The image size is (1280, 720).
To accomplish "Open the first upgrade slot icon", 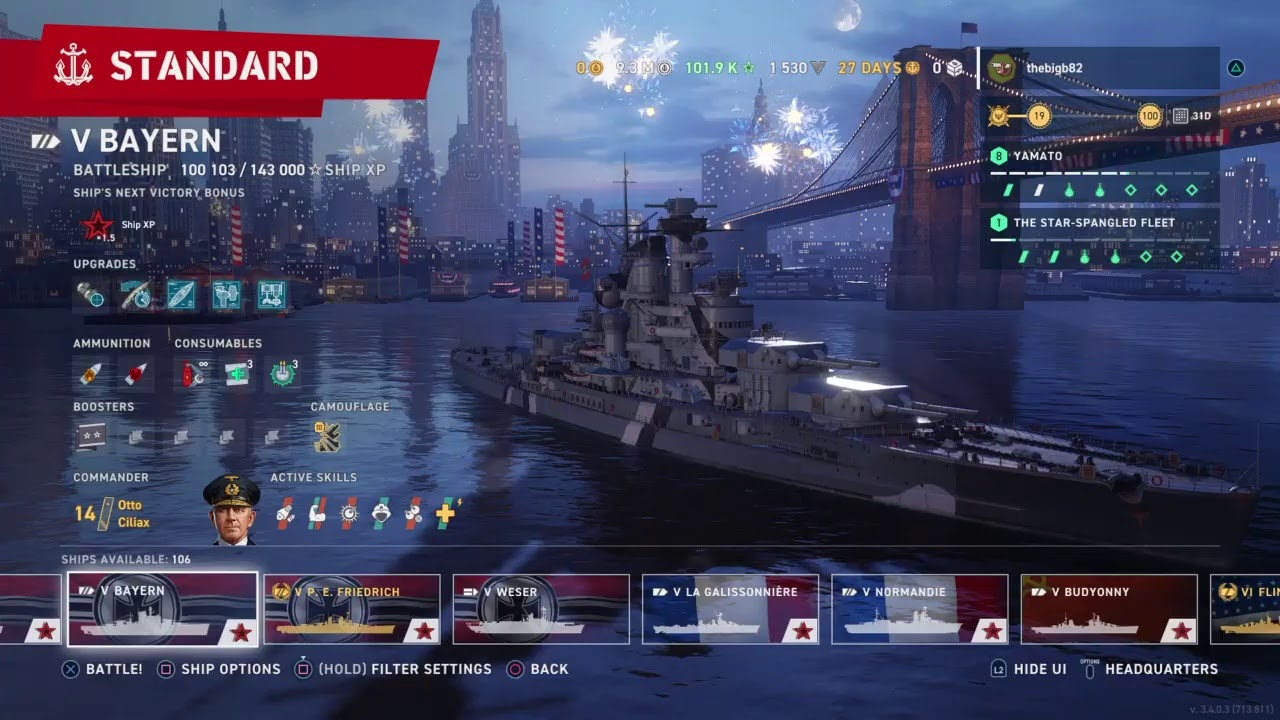I will (91, 294).
